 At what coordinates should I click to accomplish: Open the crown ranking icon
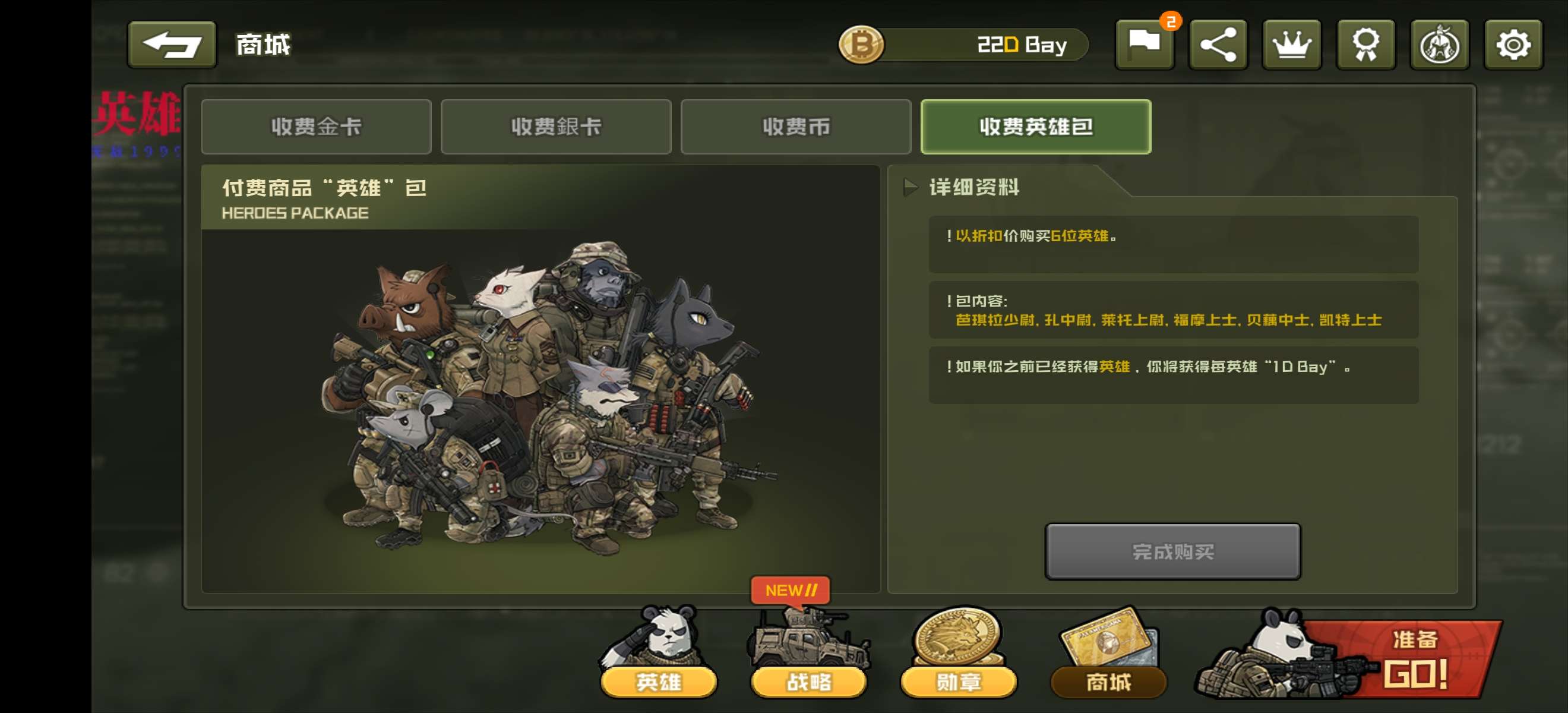coord(1292,45)
